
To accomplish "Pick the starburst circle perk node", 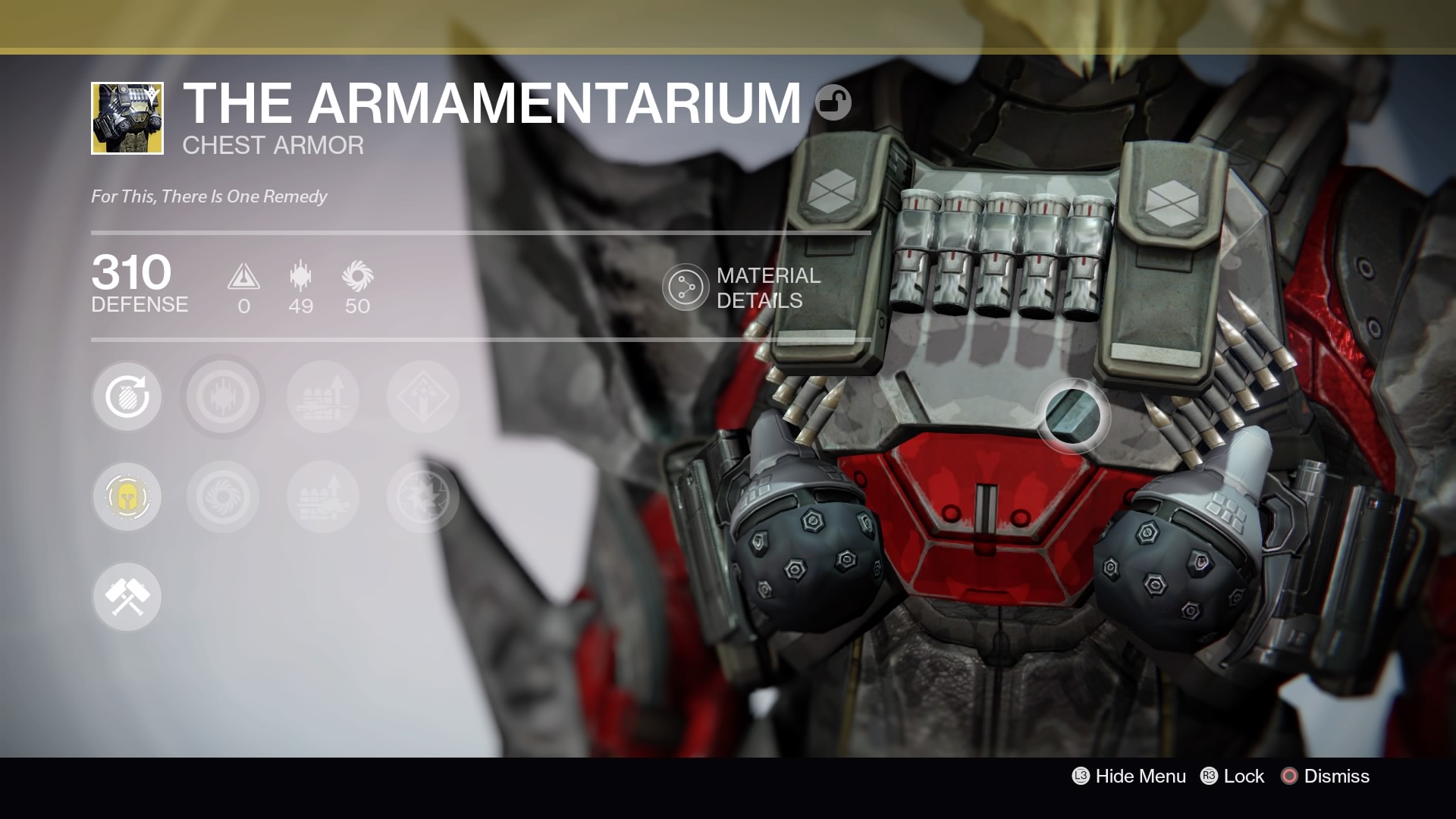I will point(423,497).
